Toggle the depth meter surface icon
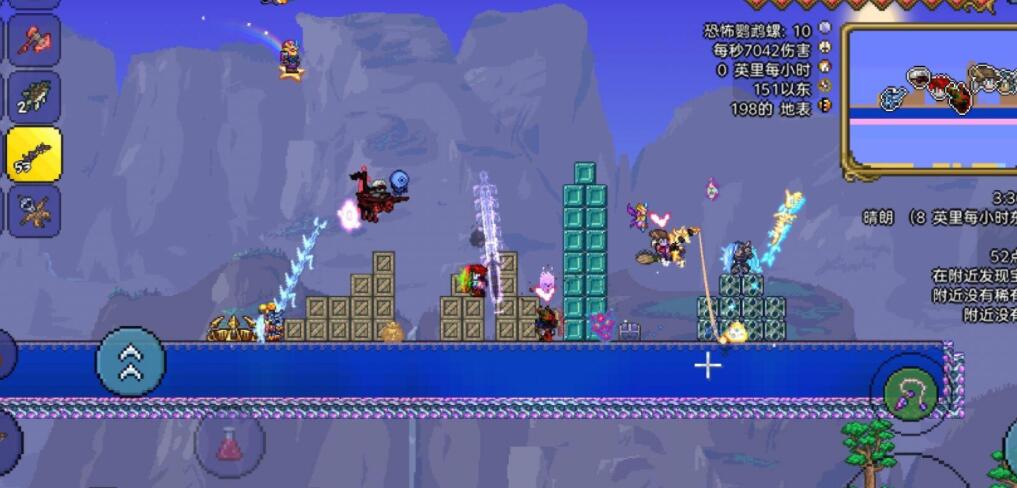This screenshot has height=488, width=1017. tap(825, 107)
